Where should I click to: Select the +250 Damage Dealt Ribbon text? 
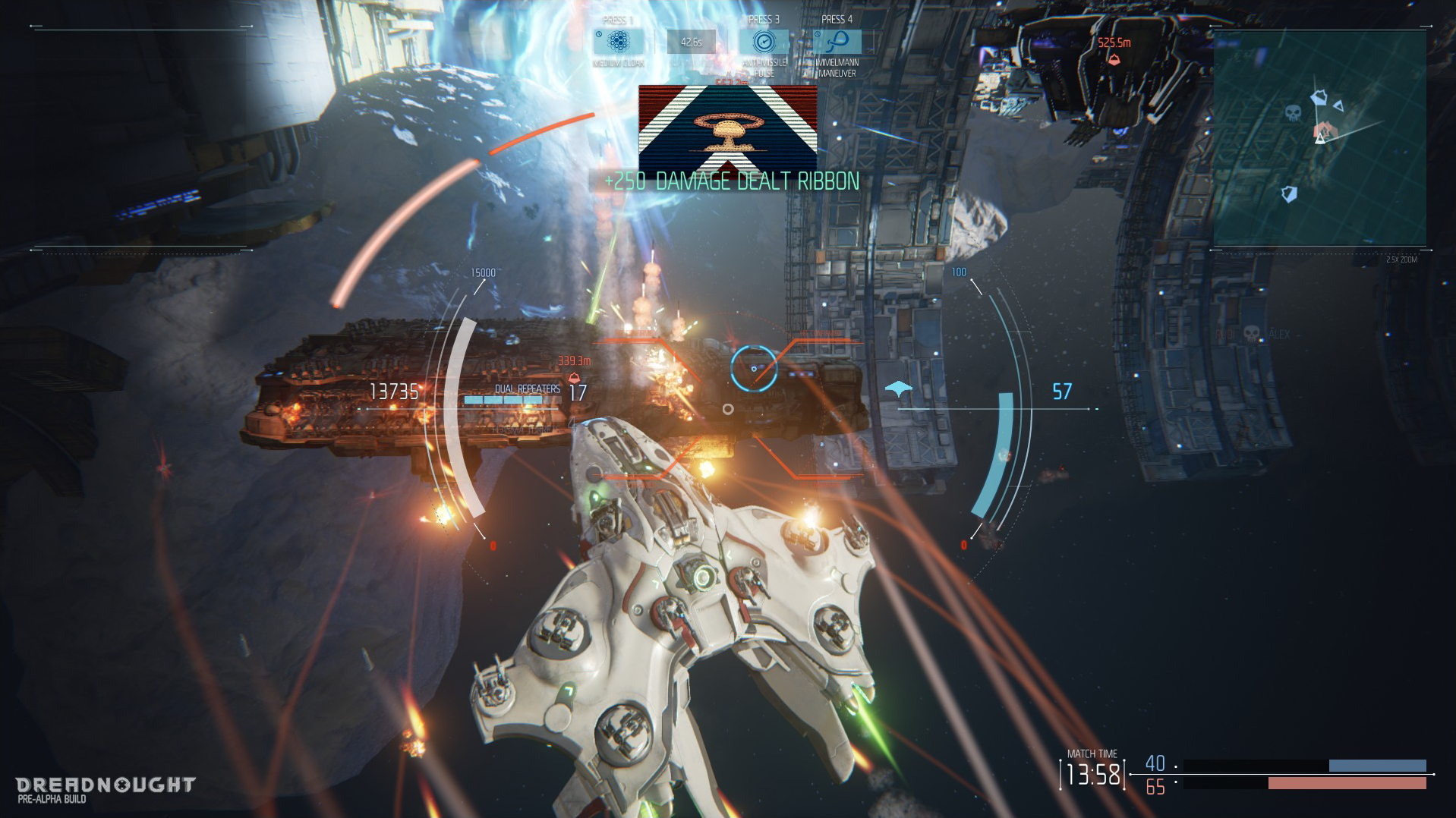pyautogui.click(x=731, y=181)
